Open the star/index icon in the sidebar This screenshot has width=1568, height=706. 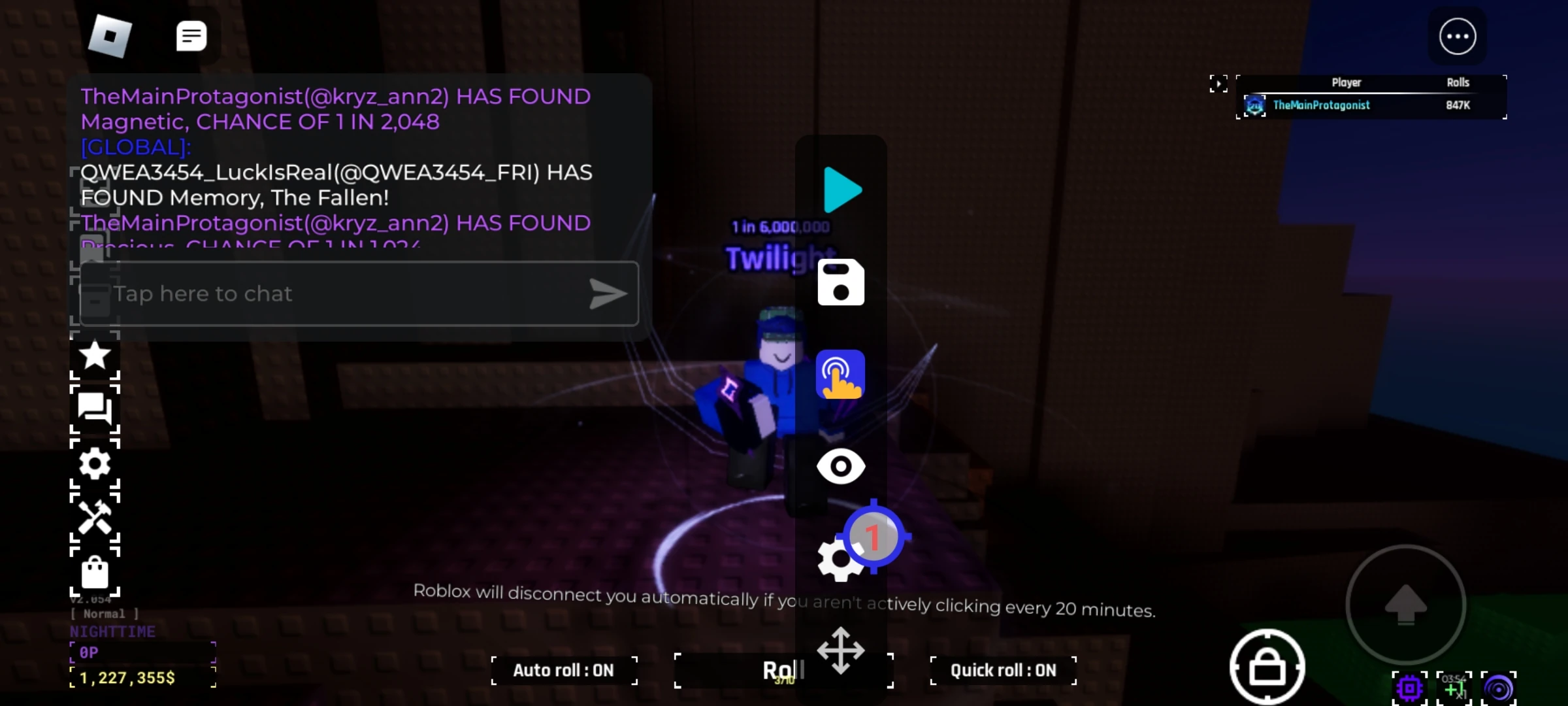[x=95, y=356]
